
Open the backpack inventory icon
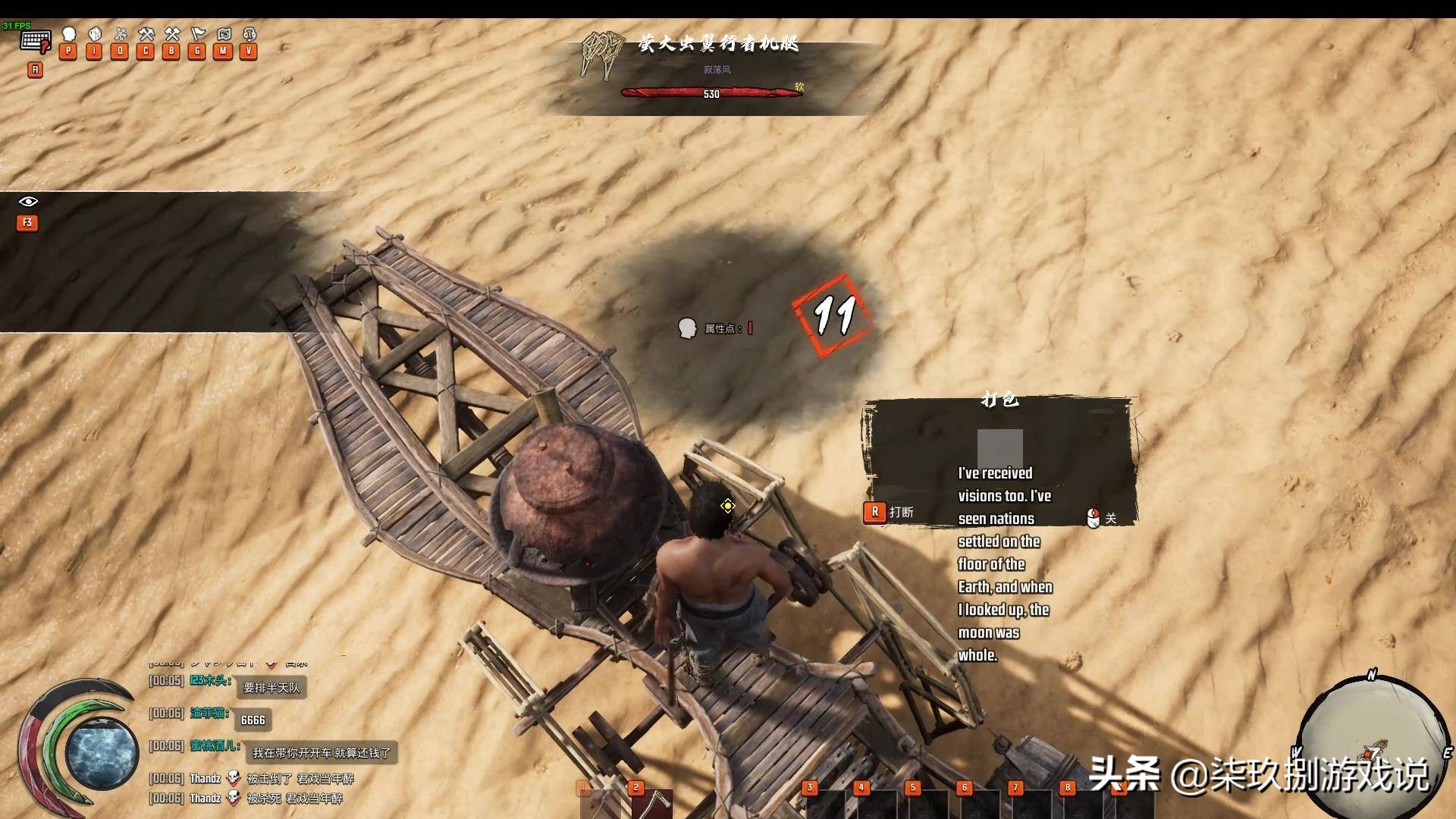(x=95, y=35)
